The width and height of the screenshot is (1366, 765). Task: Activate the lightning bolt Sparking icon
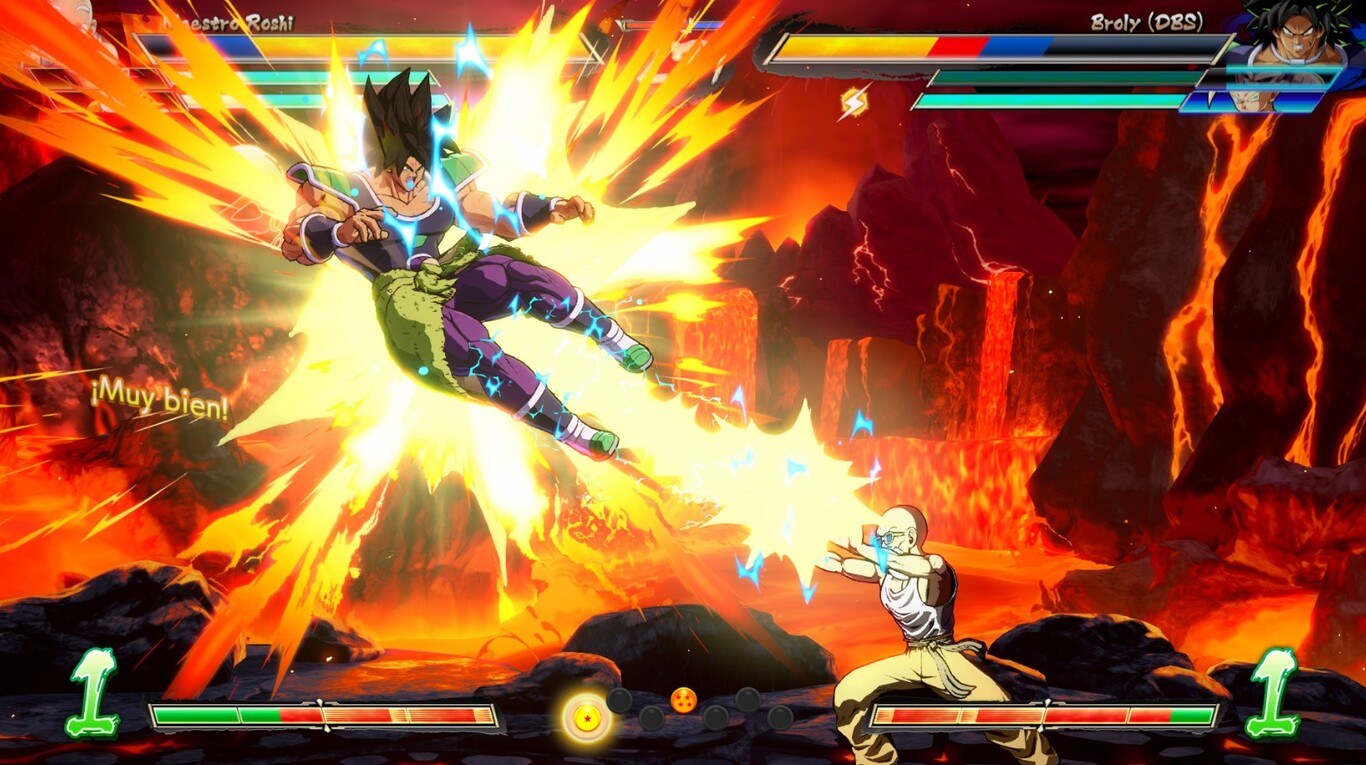pos(853,101)
